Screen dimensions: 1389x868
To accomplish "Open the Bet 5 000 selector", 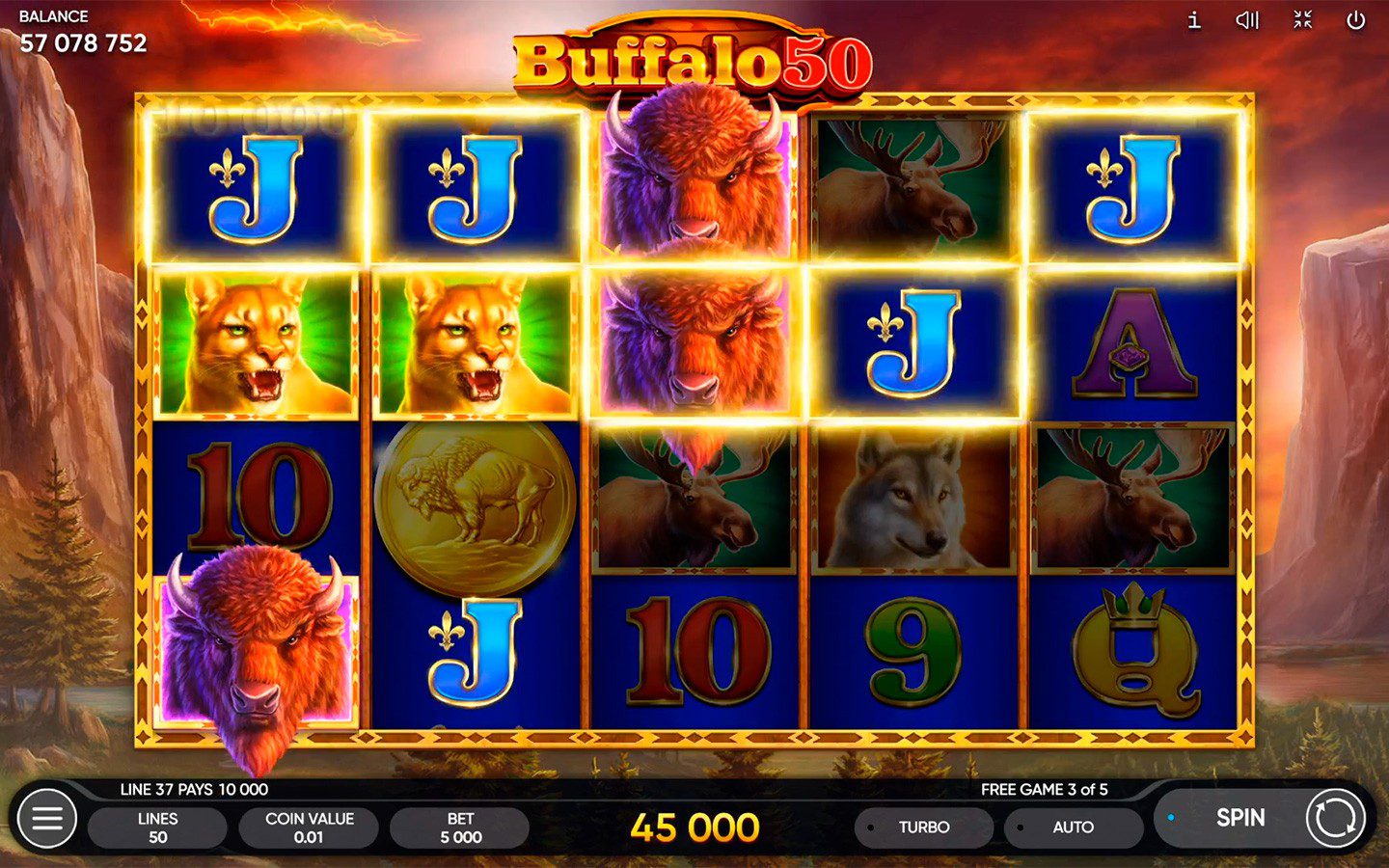I will 460,827.
